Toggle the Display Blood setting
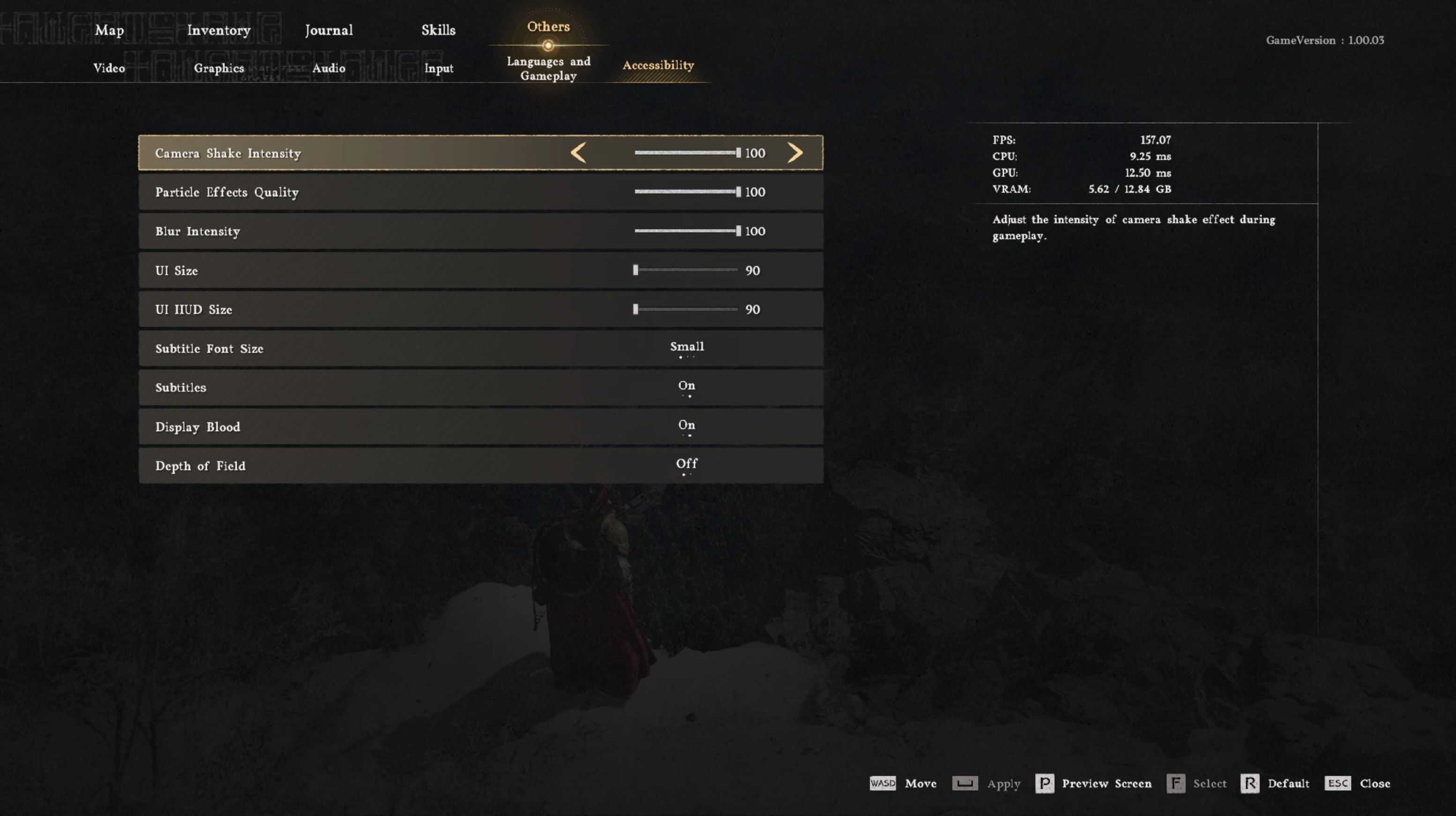The height and width of the screenshot is (816, 1456). [687, 425]
